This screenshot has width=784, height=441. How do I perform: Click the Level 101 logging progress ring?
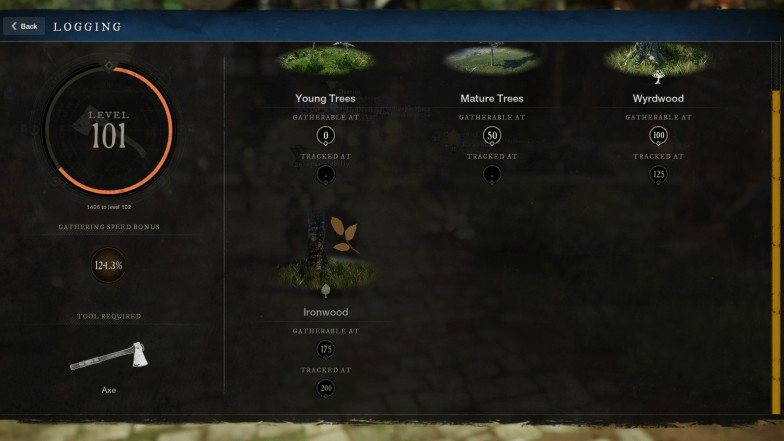(x=108, y=129)
